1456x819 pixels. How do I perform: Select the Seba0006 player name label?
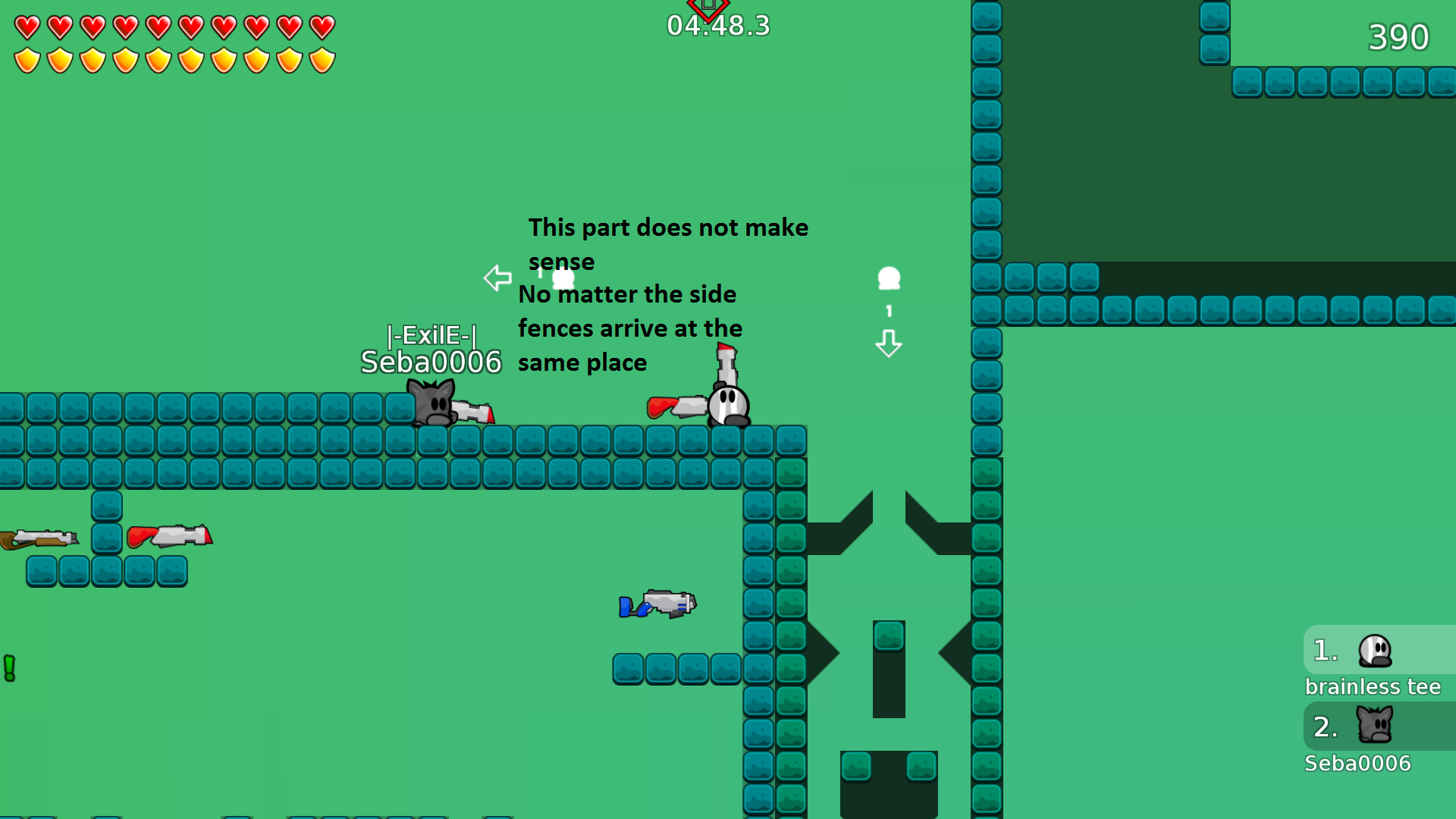(431, 364)
